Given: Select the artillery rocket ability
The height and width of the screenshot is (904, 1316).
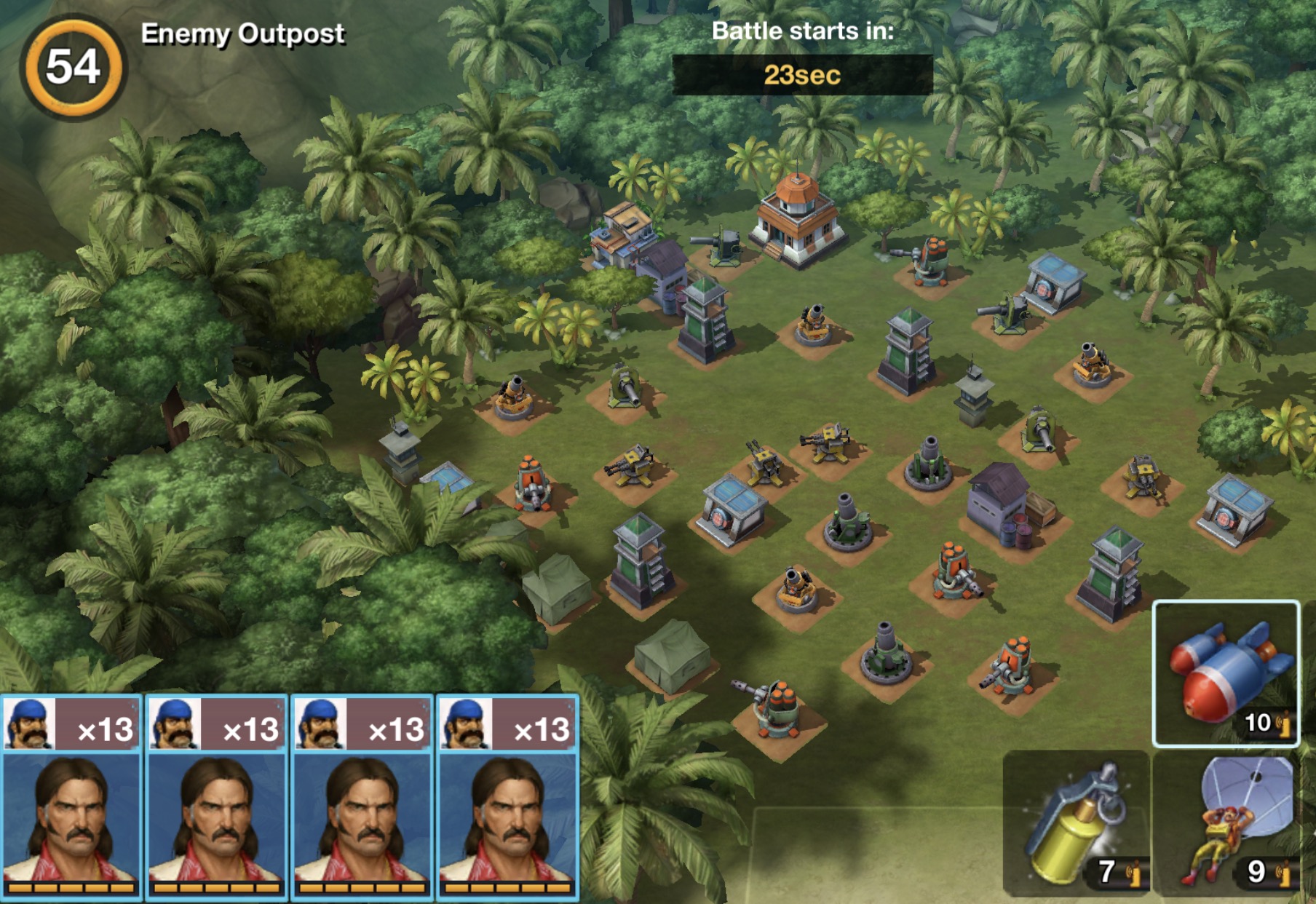Looking at the screenshot, I should coord(1226,673).
